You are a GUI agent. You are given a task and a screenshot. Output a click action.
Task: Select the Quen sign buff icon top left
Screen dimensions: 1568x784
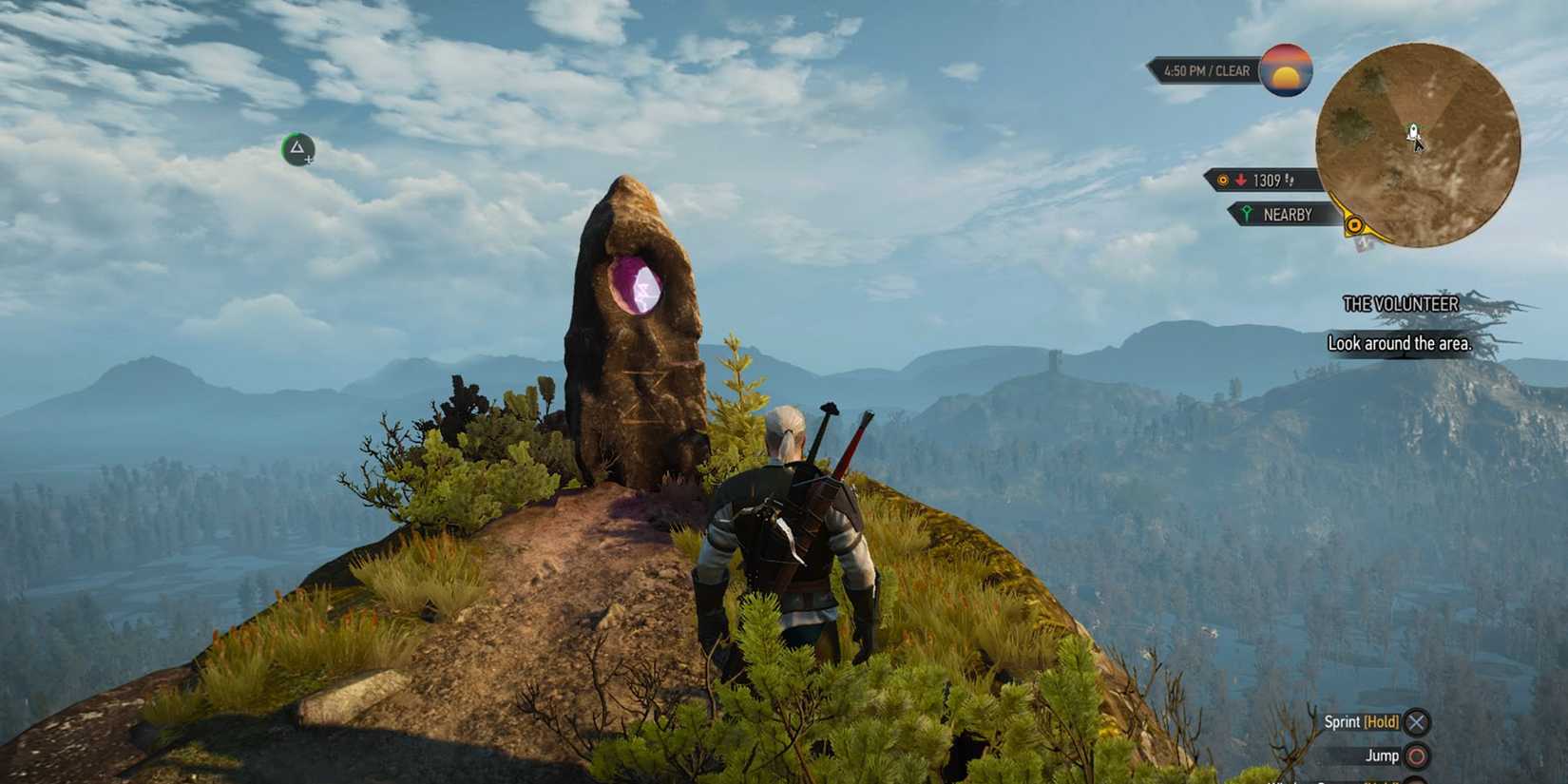[x=297, y=148]
